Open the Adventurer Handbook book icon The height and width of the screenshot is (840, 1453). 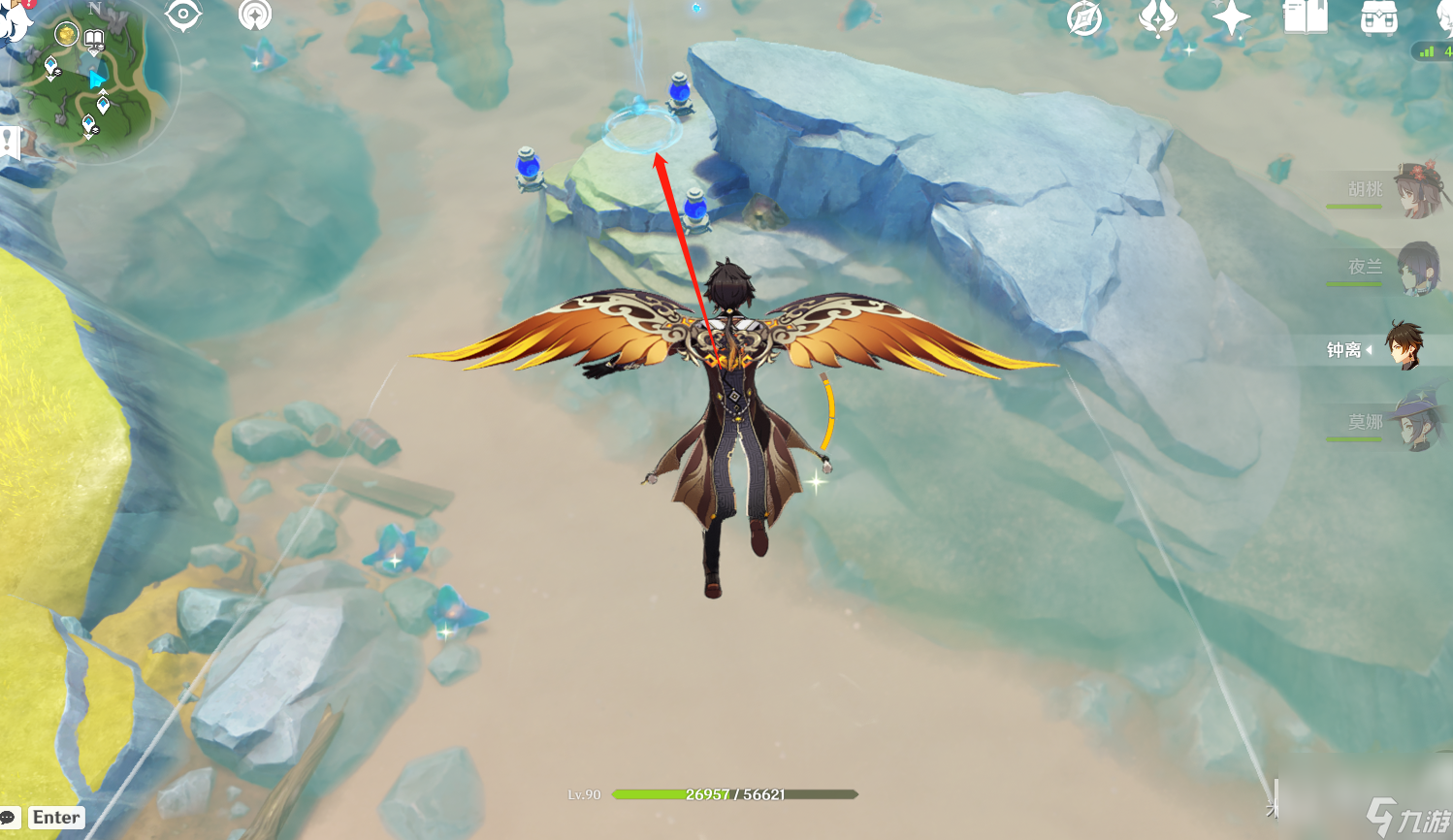tap(1306, 18)
